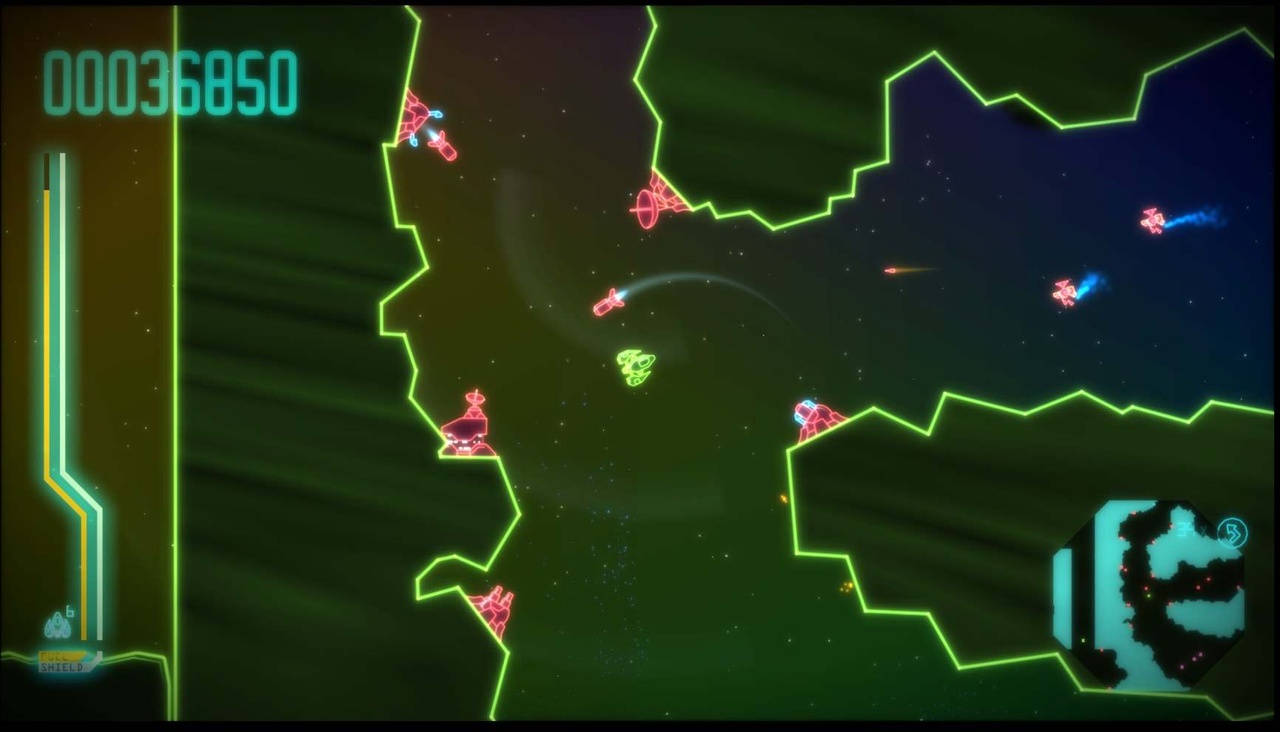The image size is (1280, 732).
Task: Toggle the SHIELD status label
Action: pos(62,667)
